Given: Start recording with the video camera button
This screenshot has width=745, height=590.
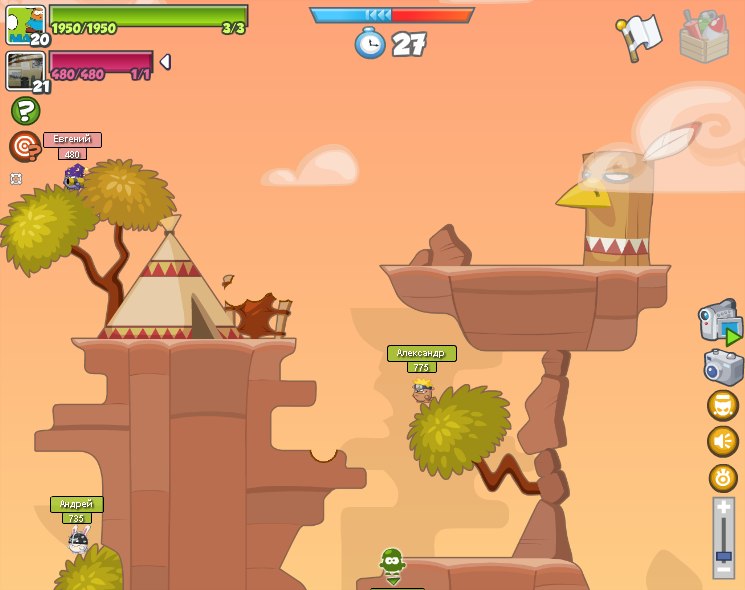Looking at the screenshot, I should pos(720,322).
